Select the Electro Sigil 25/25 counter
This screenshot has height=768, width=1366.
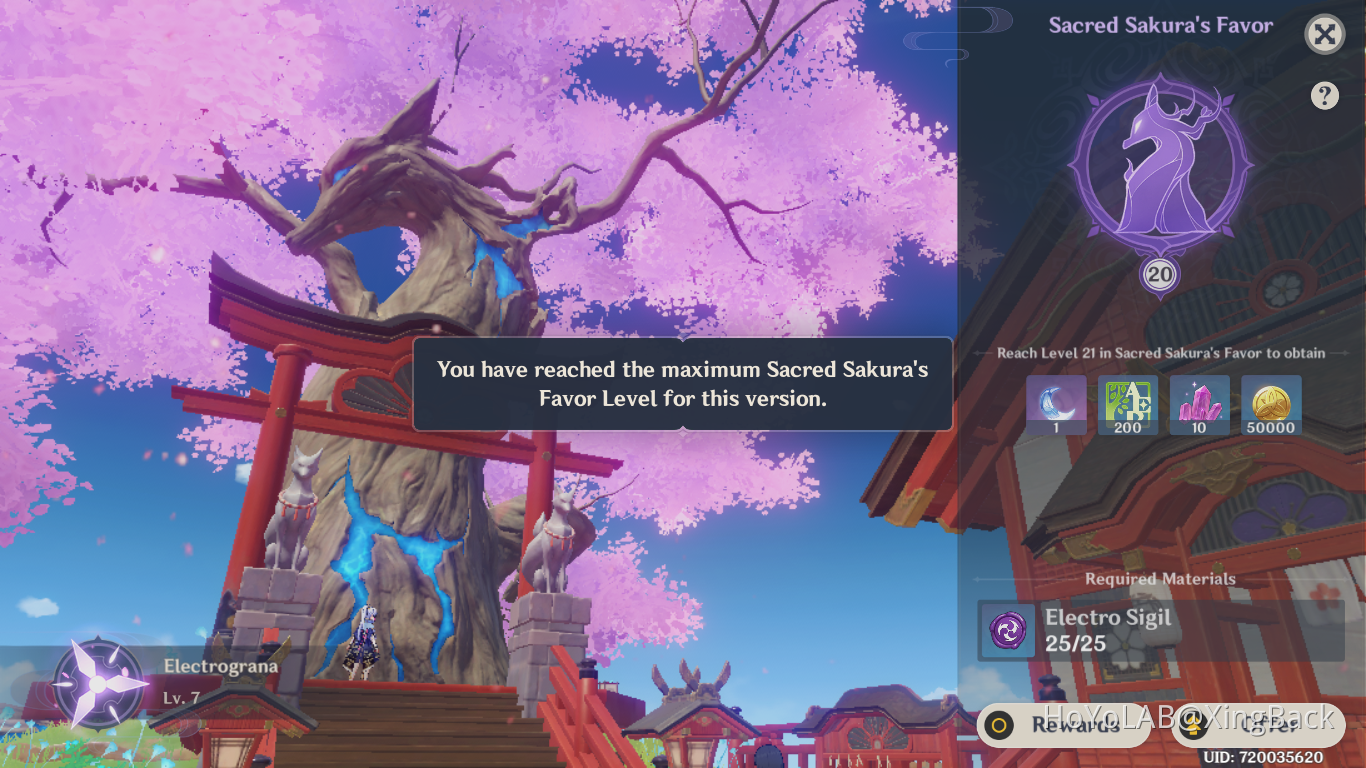(x=1075, y=643)
